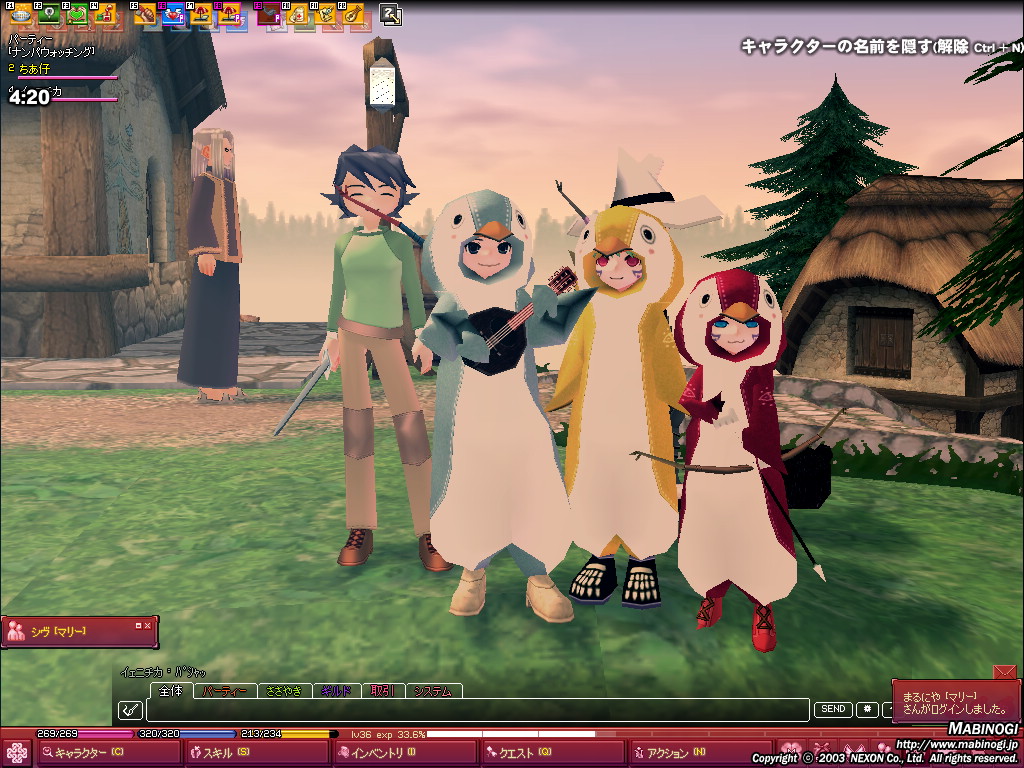Switch to the パーティー chat tab

pyautogui.click(x=224, y=691)
